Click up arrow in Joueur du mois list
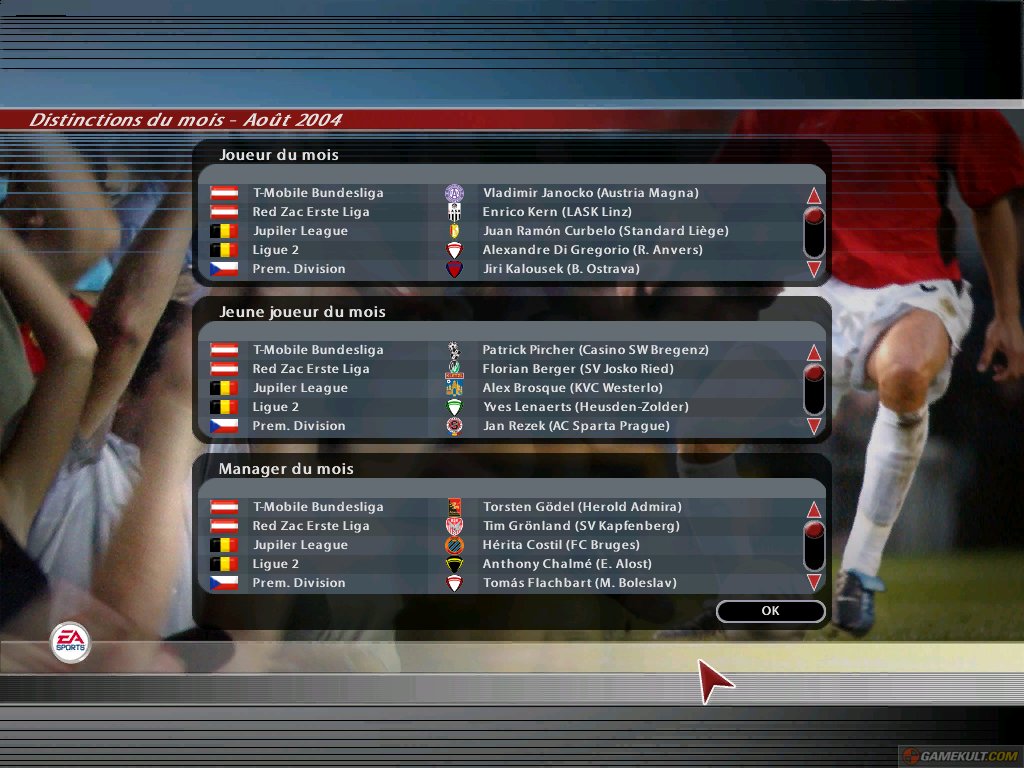This screenshot has height=768, width=1024. pos(814,196)
